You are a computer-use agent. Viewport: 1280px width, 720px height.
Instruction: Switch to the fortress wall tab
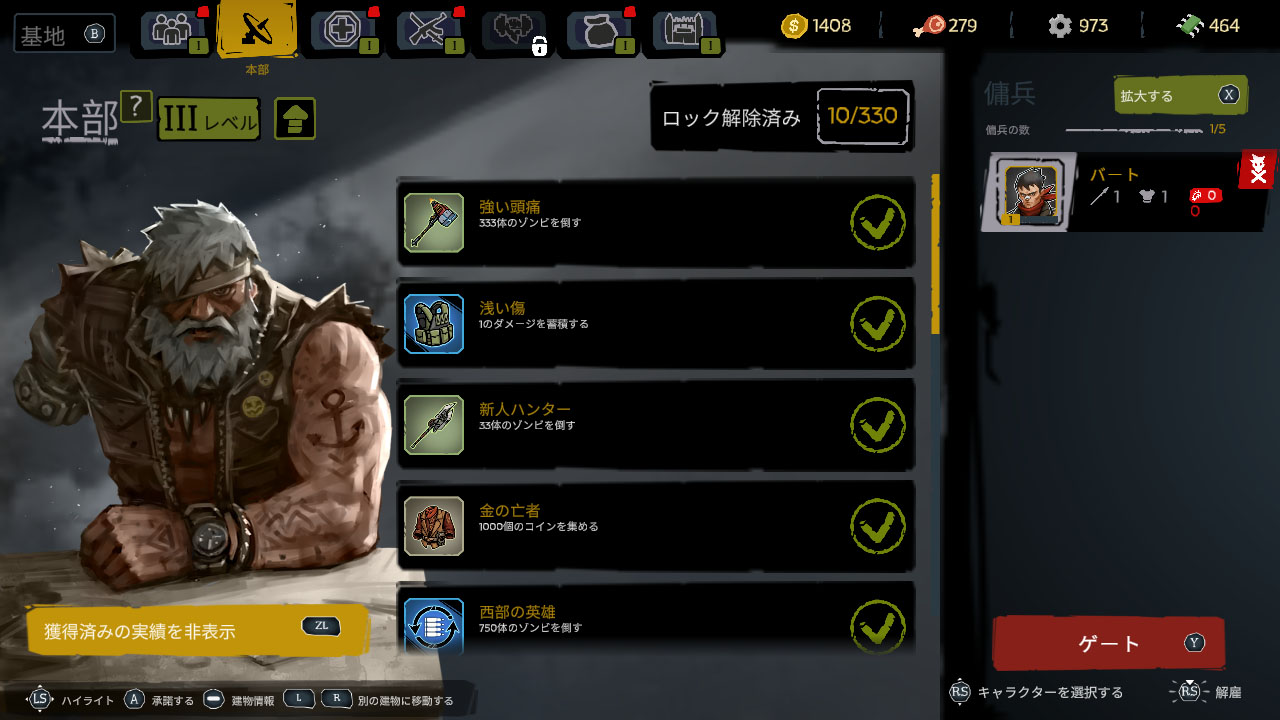(x=685, y=31)
